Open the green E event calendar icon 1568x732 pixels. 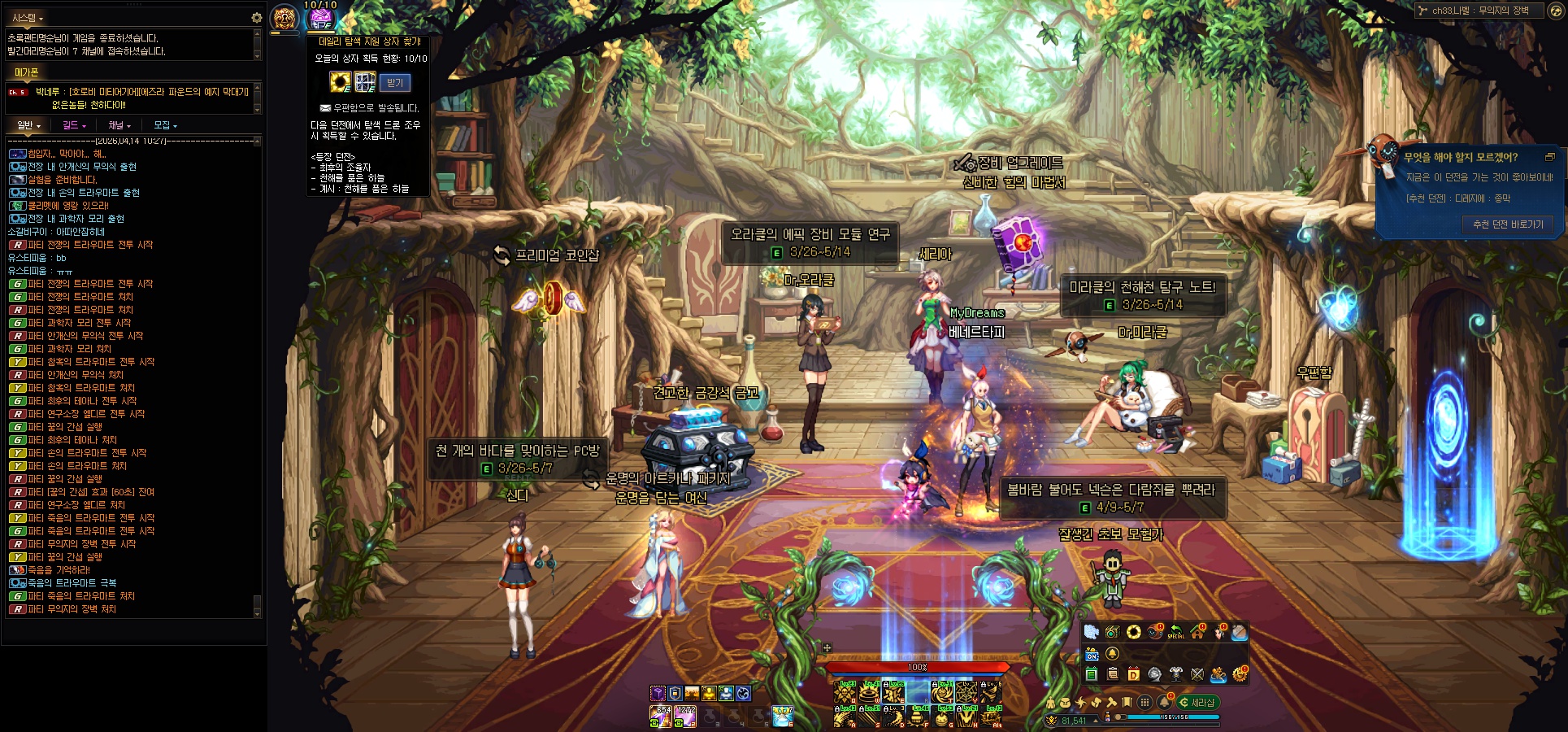click(x=1092, y=674)
